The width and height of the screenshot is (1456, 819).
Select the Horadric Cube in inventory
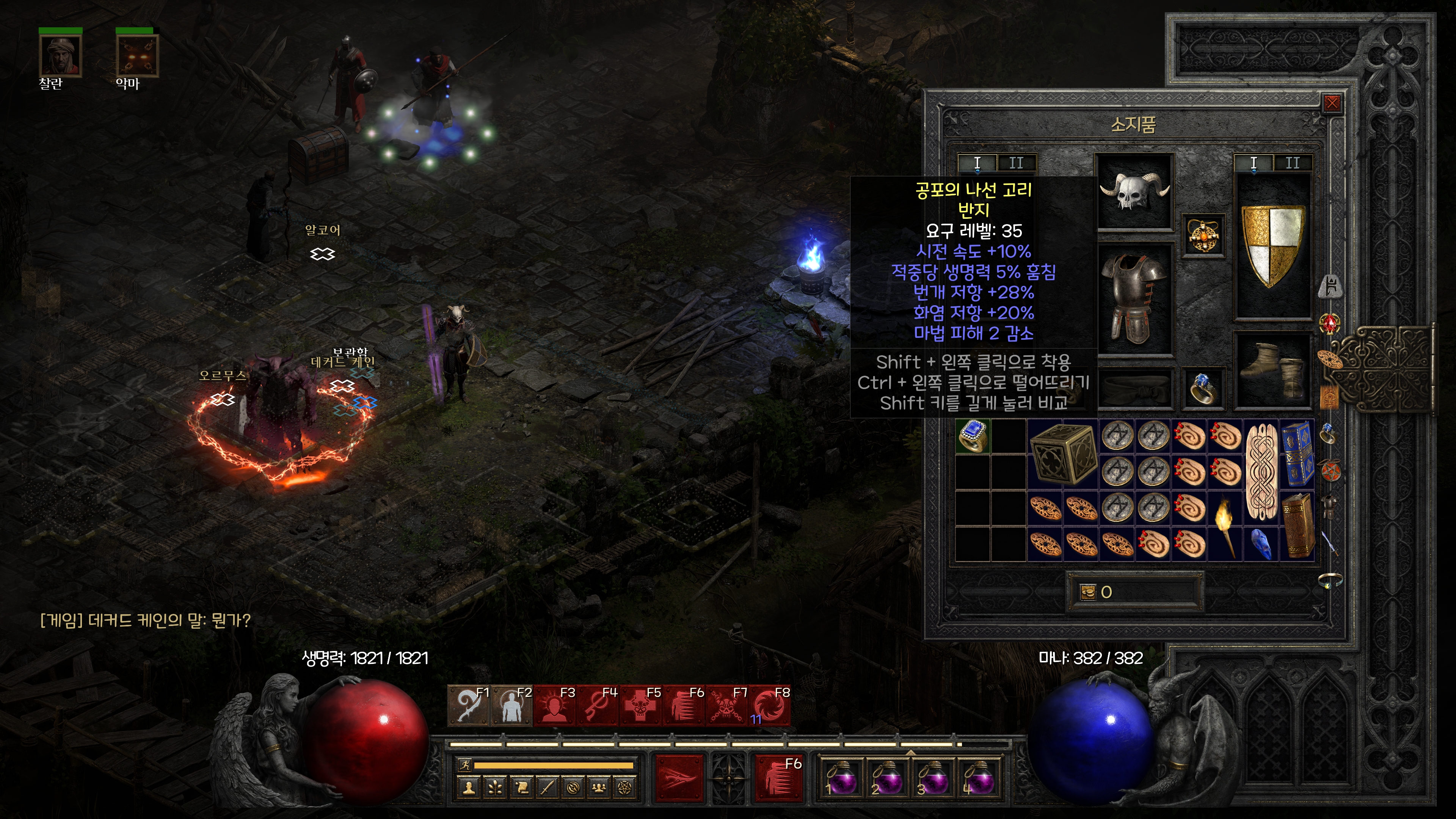coord(1062,453)
